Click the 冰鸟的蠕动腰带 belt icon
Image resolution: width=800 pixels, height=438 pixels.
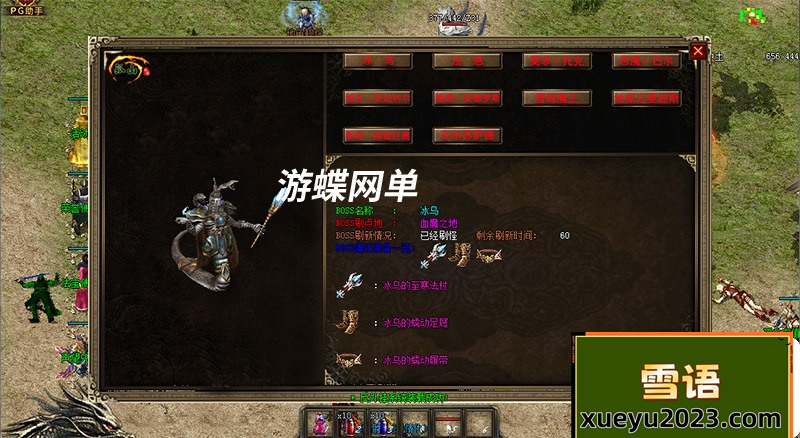coord(351,359)
